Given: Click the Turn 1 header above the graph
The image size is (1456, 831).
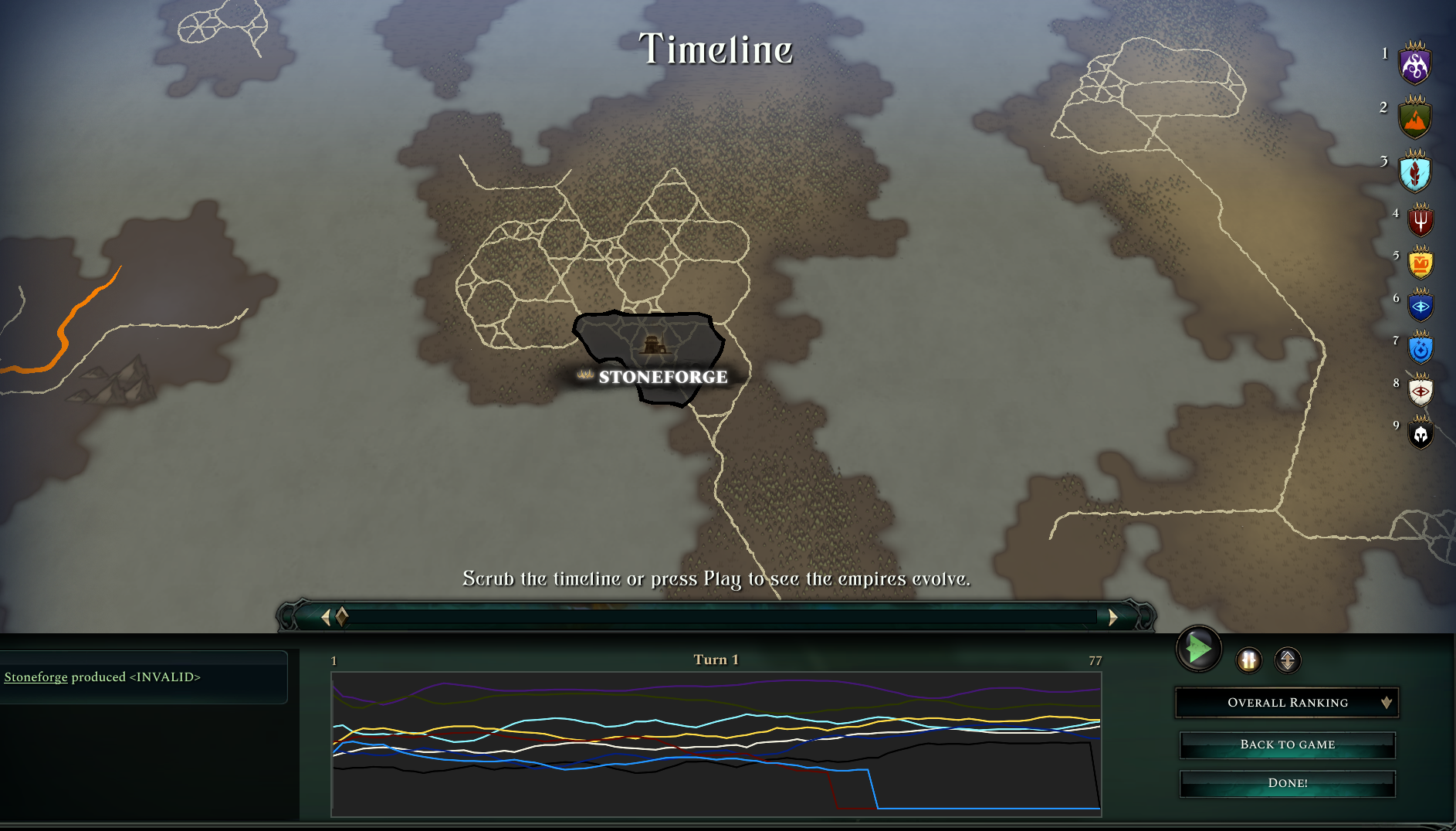Looking at the screenshot, I should pos(716,660).
